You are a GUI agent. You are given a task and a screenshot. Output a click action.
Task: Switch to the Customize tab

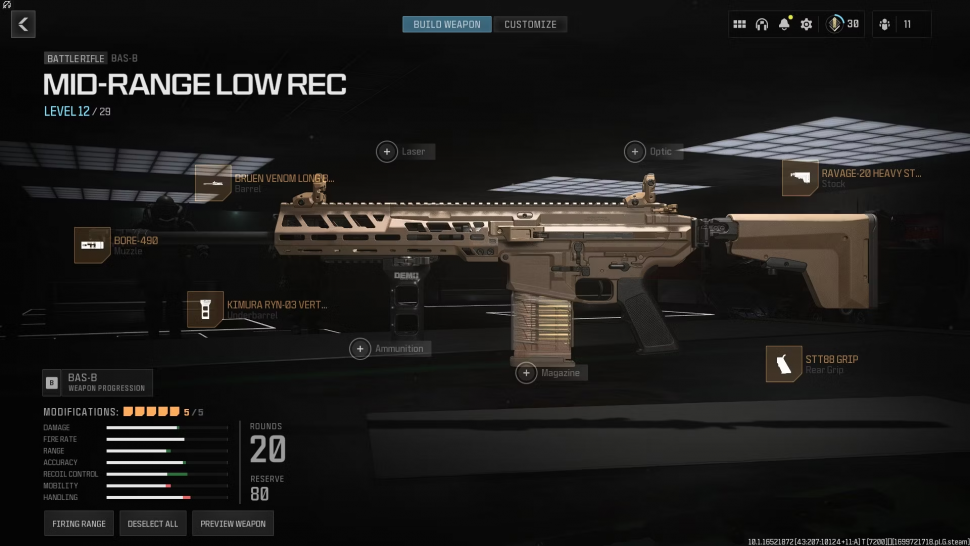530,24
